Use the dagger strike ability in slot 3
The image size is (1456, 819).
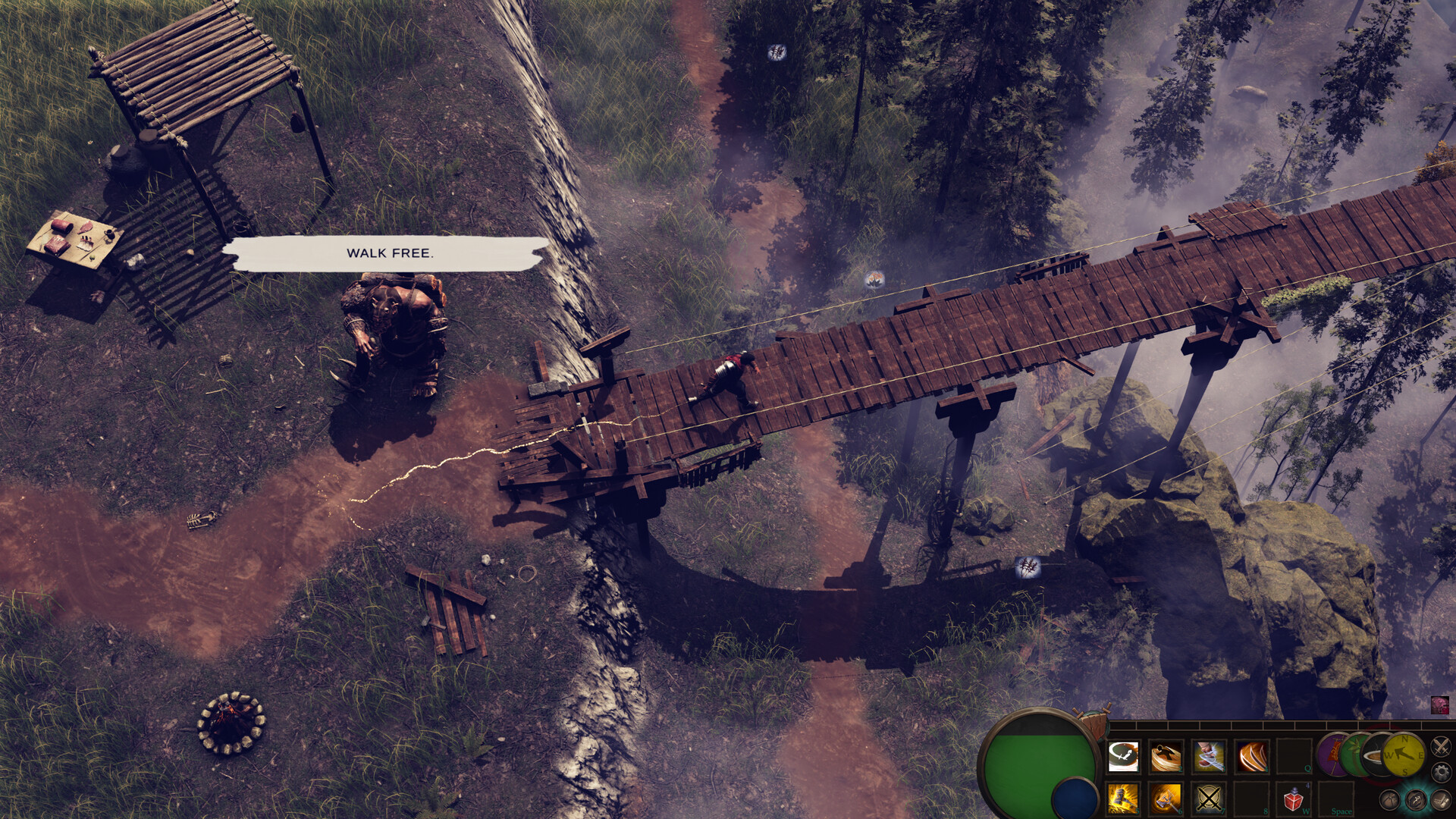(1207, 756)
